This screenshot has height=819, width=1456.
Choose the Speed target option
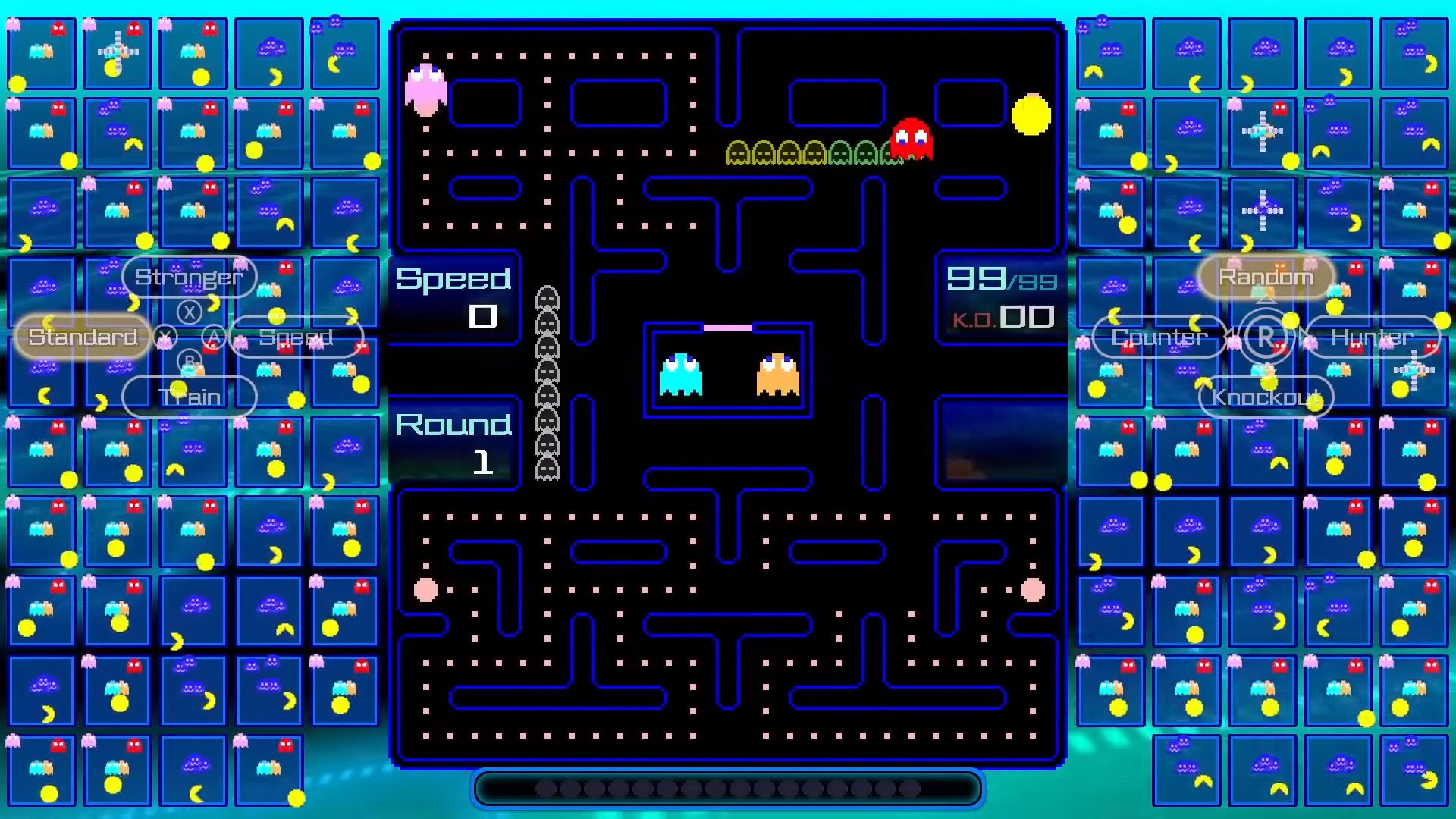pos(297,337)
